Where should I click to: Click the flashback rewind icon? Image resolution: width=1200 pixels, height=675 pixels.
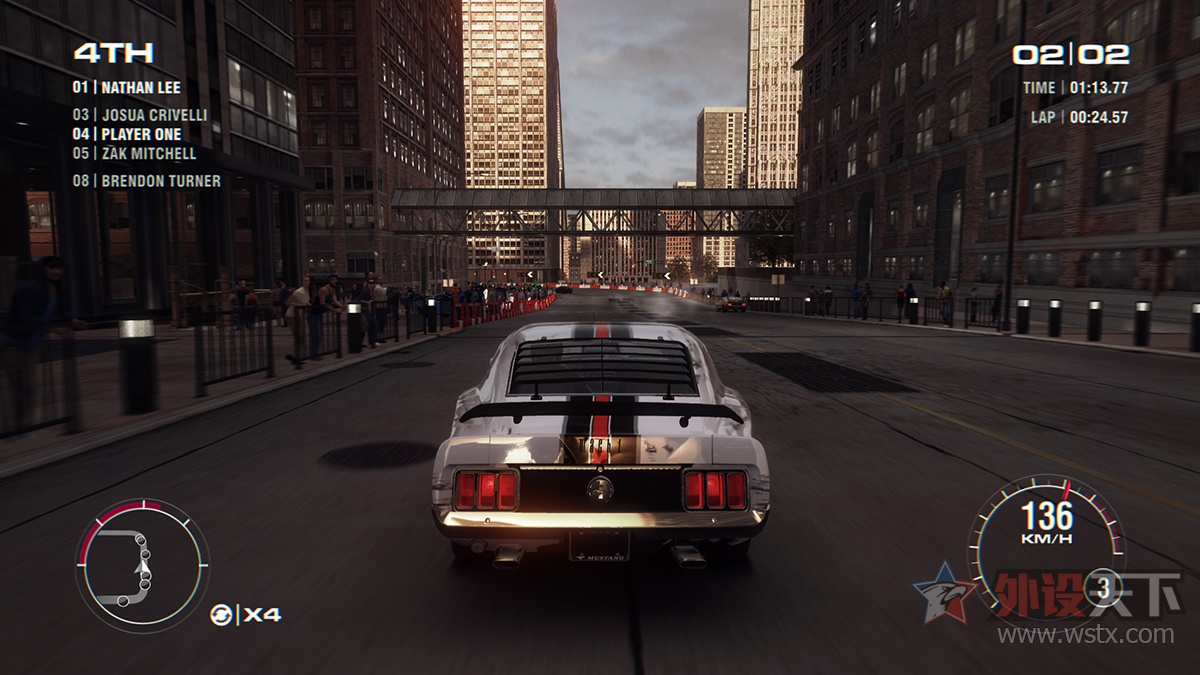221,615
